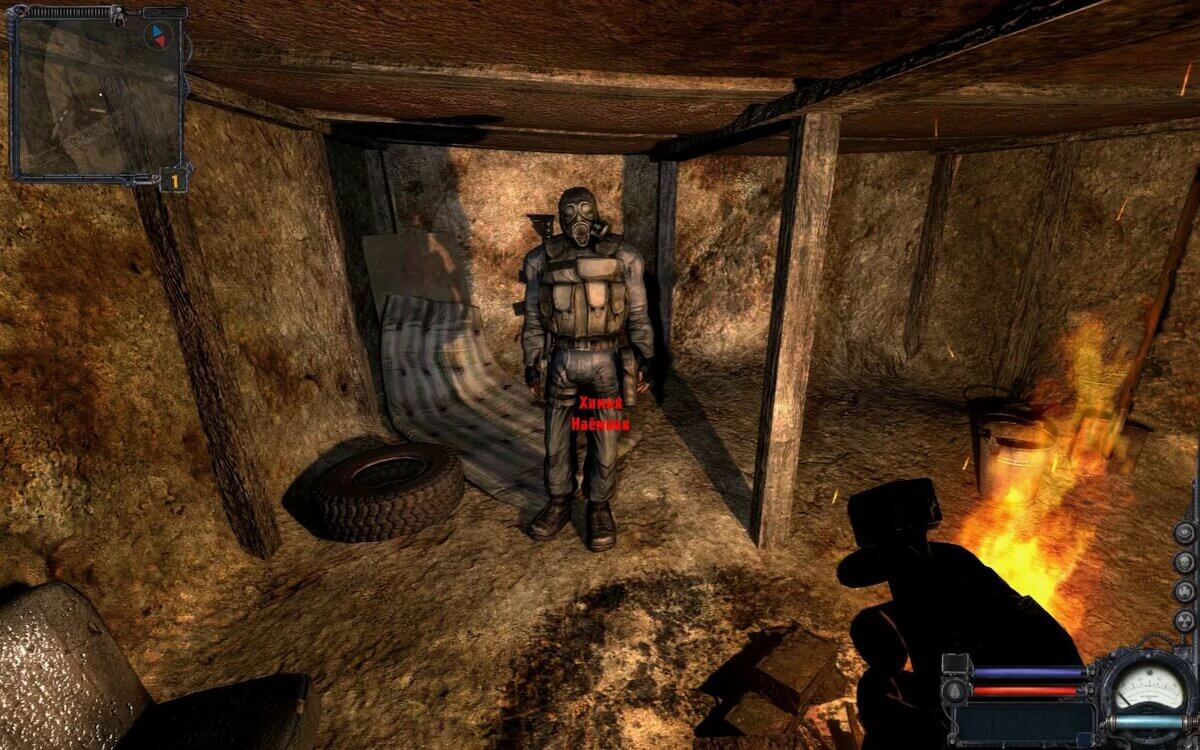Select the radiation trefoil status icon
Image resolution: width=1200 pixels, height=750 pixels.
1185,621
